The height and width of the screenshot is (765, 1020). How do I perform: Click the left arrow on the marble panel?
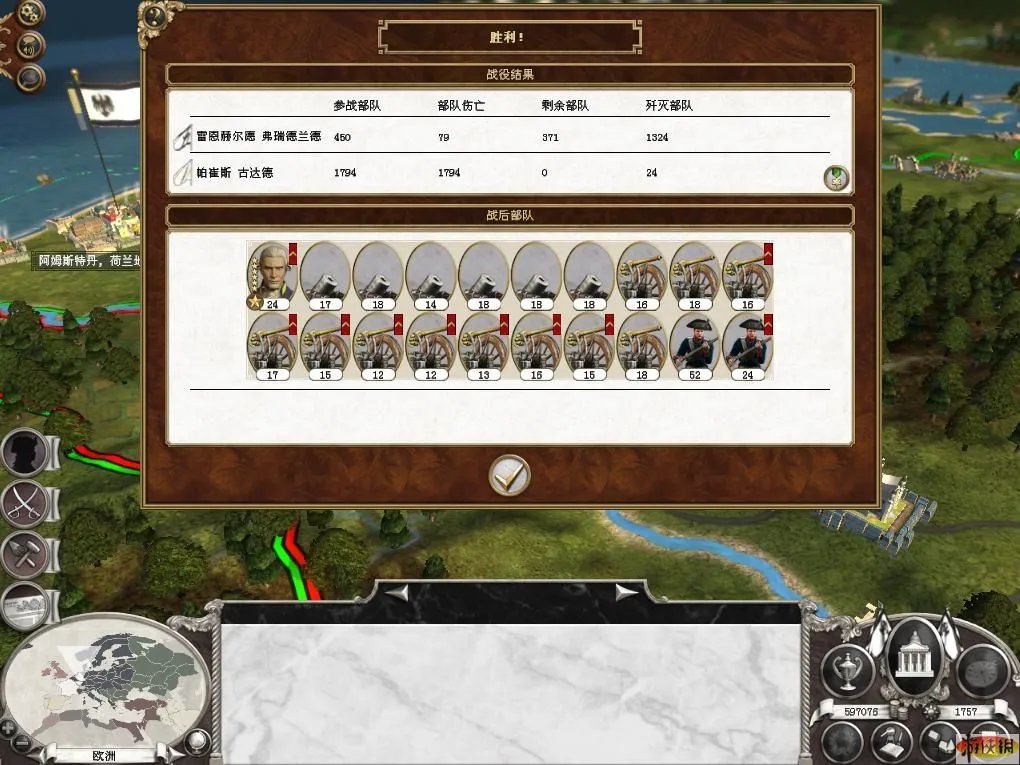[398, 593]
